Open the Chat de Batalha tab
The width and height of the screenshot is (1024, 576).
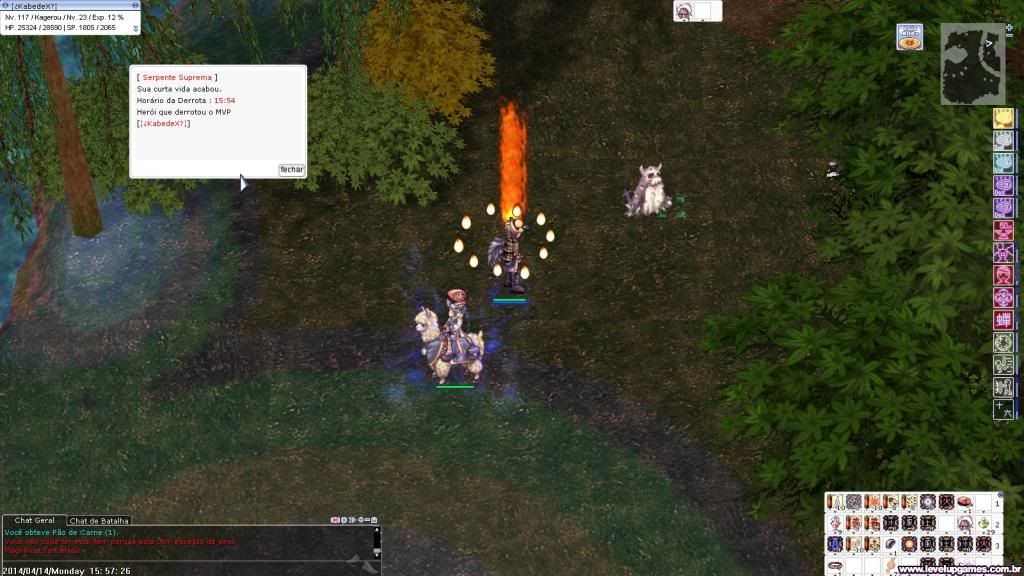[x=99, y=521]
